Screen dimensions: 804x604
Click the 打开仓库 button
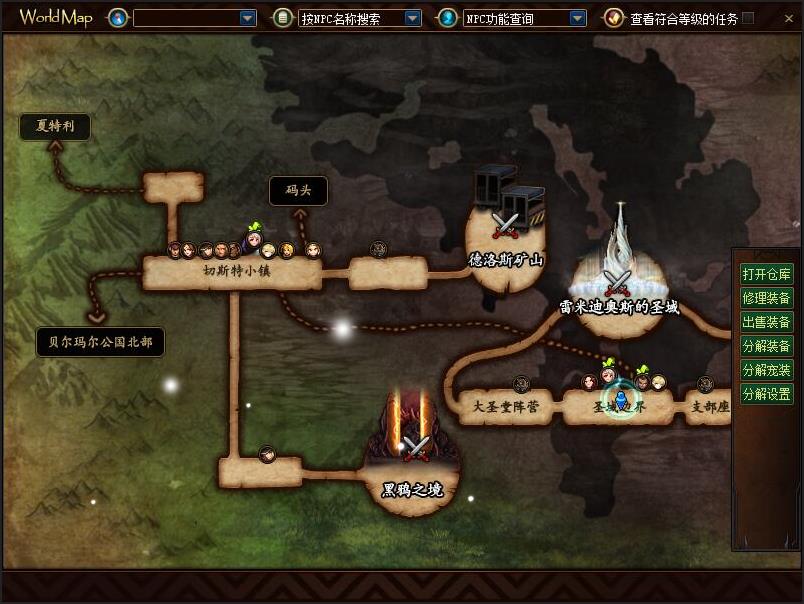coord(766,274)
